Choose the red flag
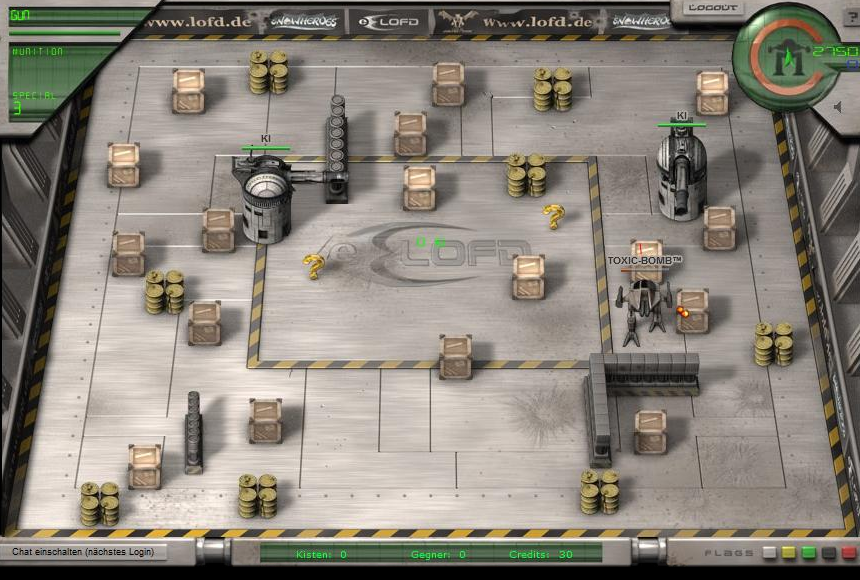 coord(849,552)
